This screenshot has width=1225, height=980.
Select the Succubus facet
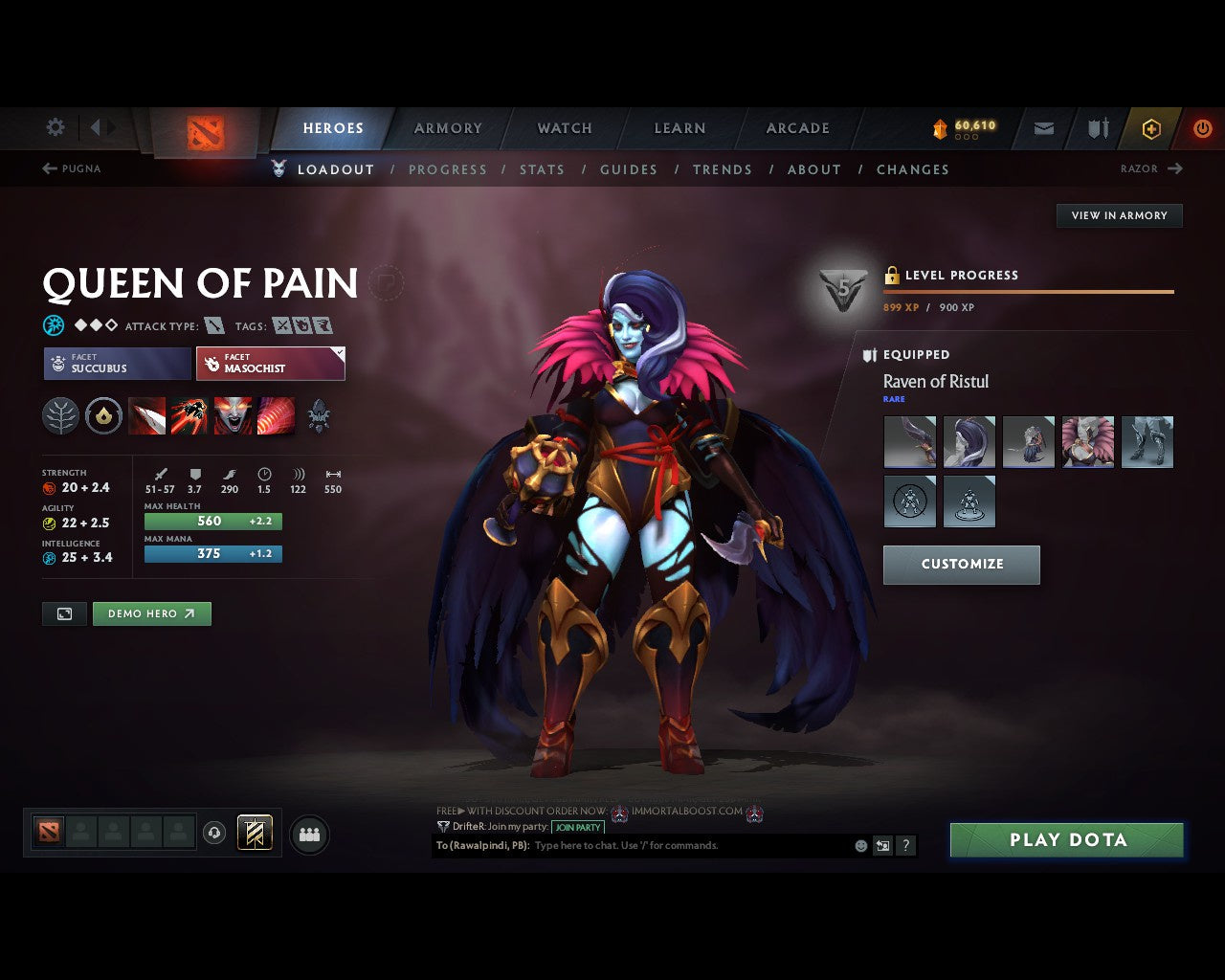tap(116, 364)
